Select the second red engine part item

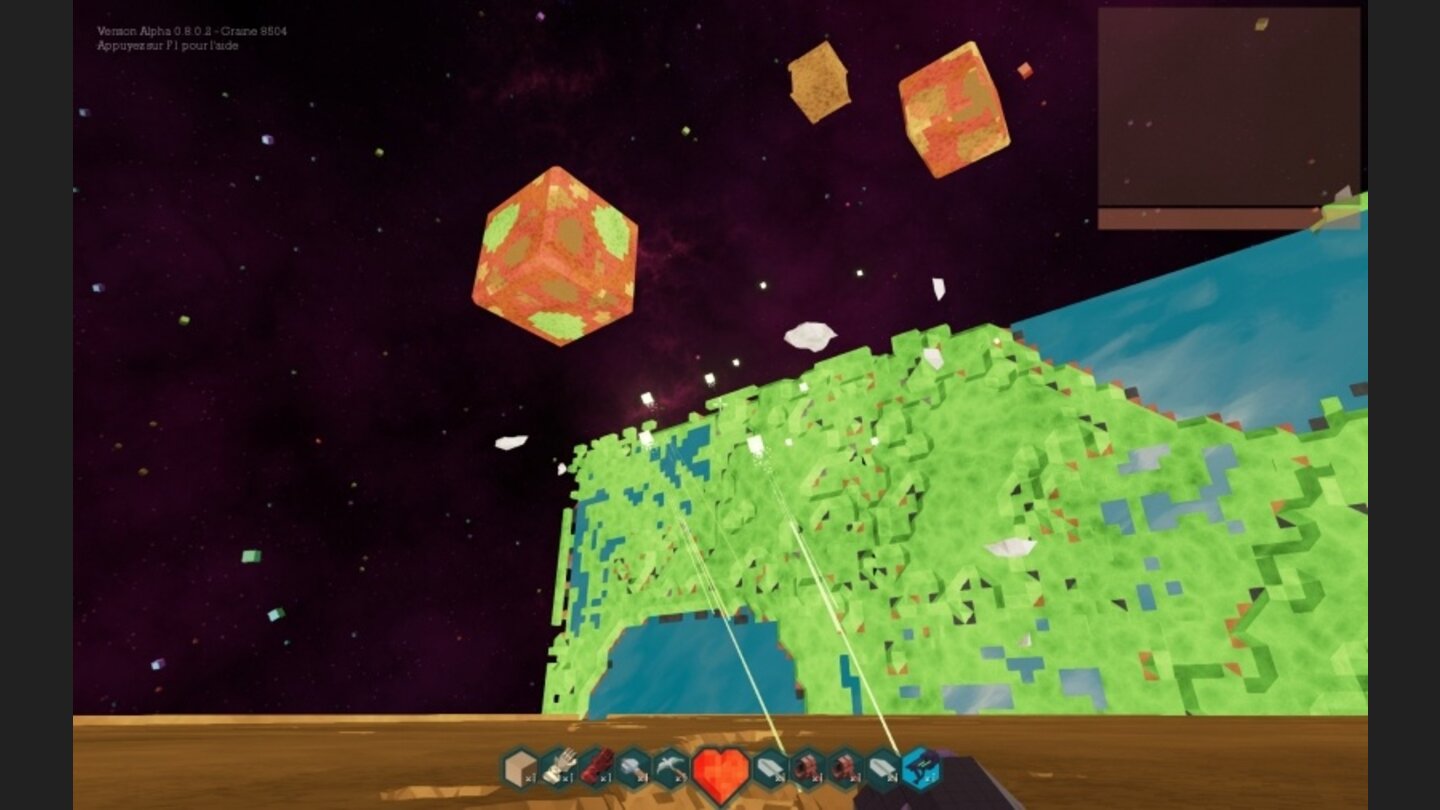[846, 768]
